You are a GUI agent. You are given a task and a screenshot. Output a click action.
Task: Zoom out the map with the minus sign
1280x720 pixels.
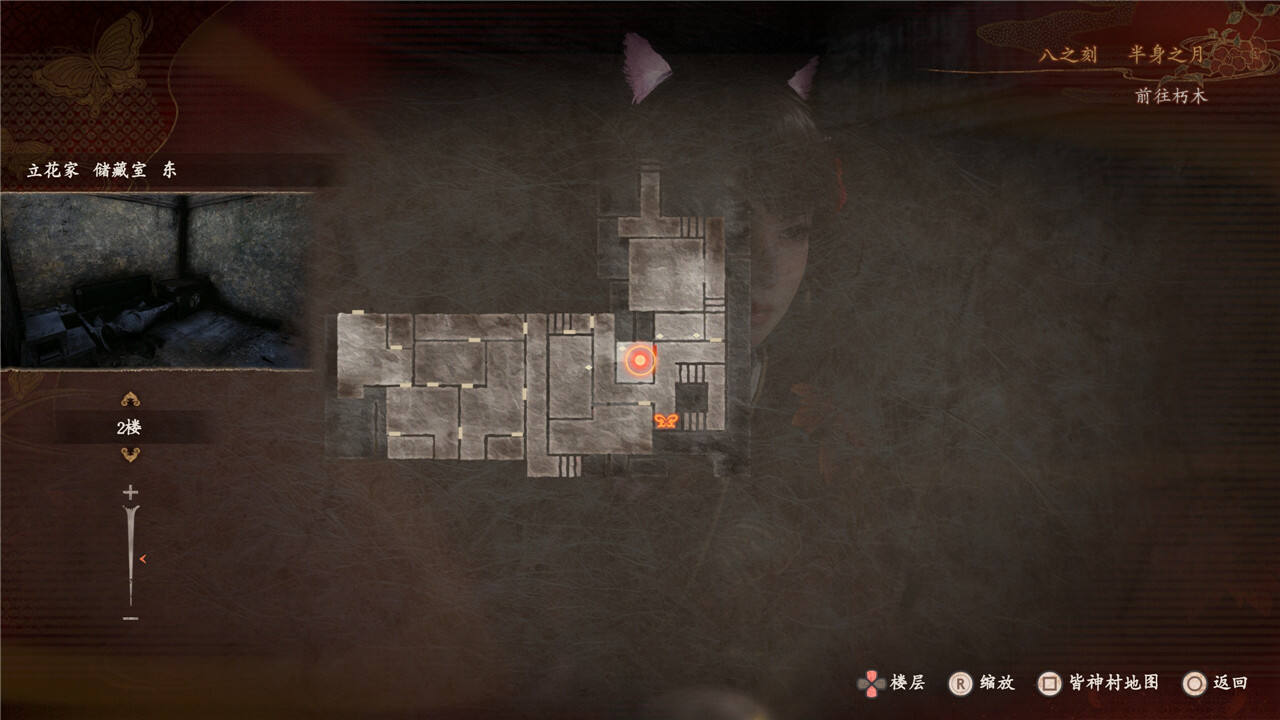130,619
